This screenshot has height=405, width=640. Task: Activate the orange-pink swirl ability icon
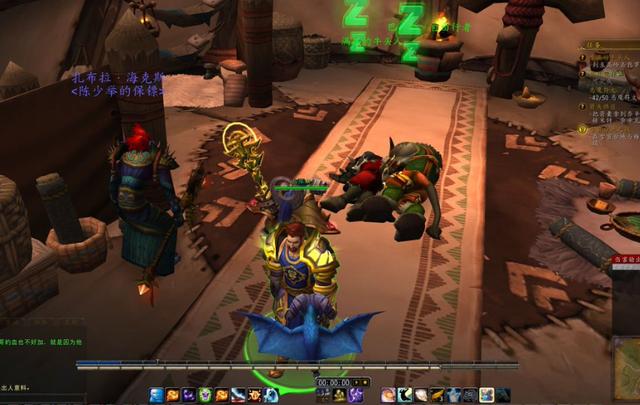(388, 395)
